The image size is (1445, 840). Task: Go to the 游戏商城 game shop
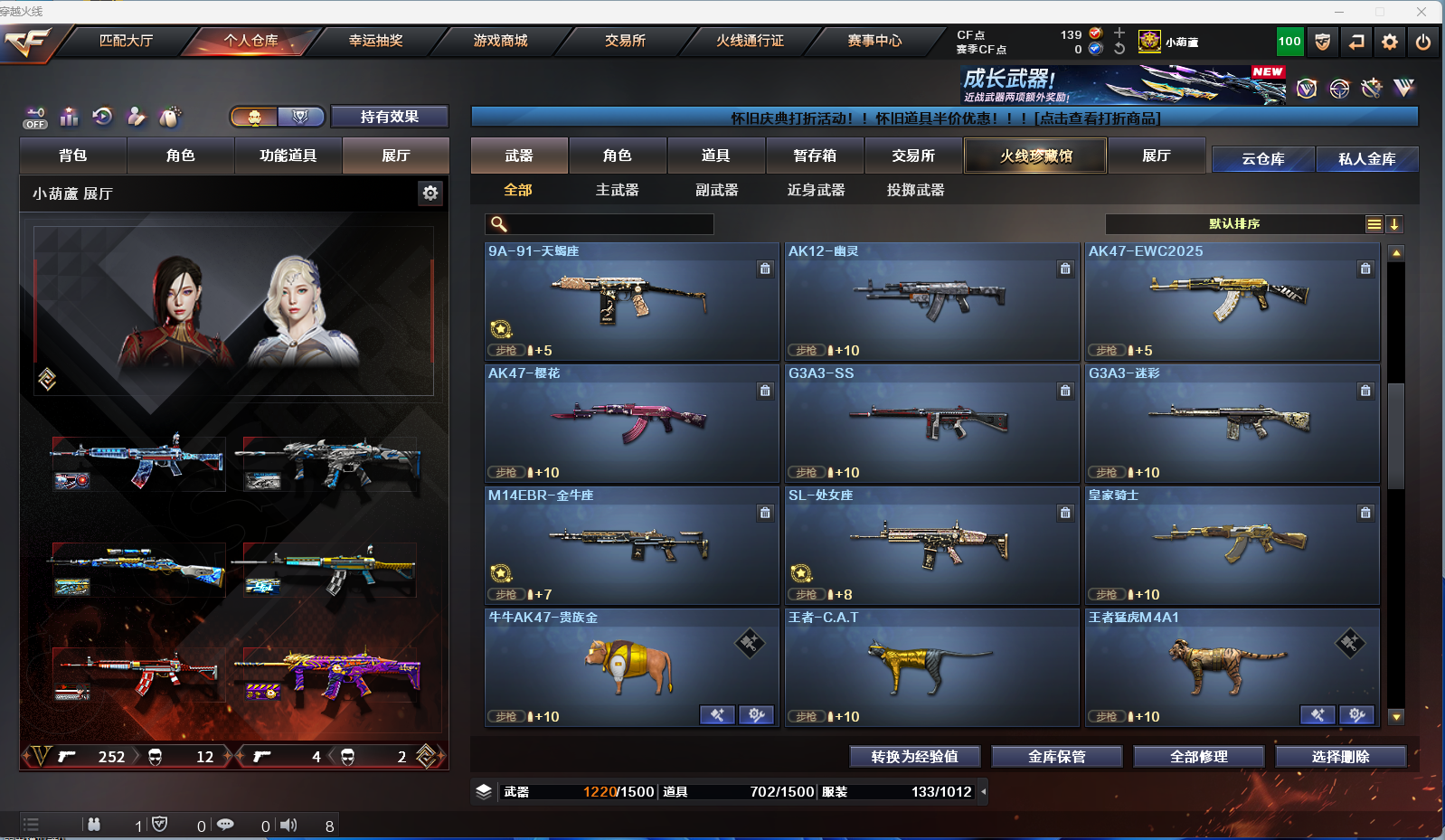500,41
